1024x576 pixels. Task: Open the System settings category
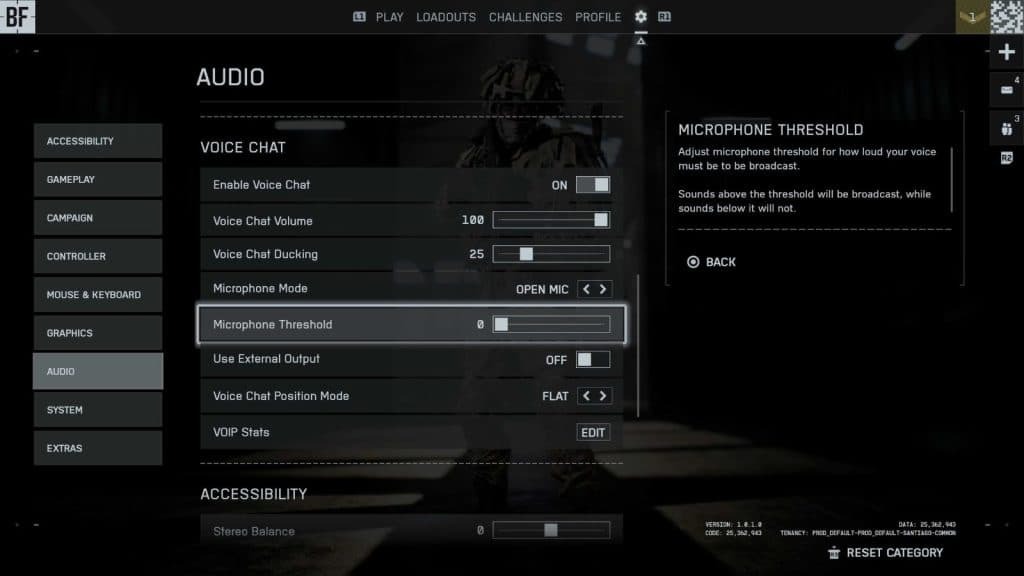tap(97, 410)
